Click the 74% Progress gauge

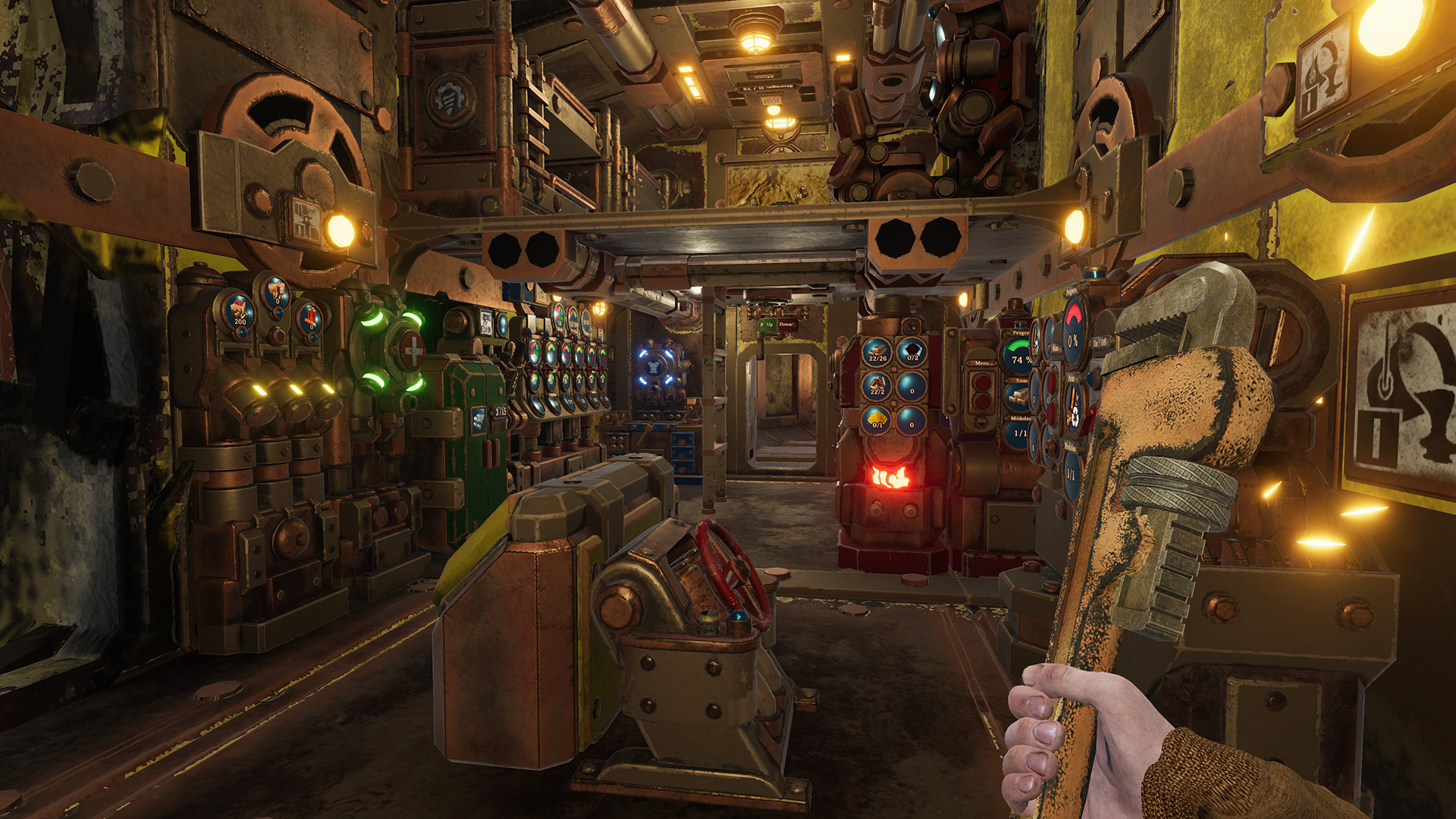[1021, 361]
